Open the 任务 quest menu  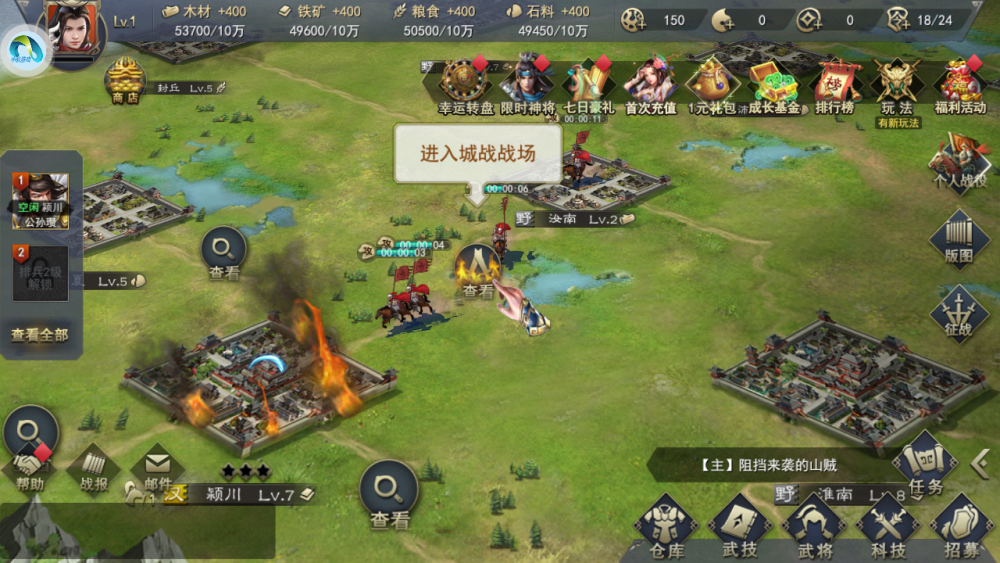point(924,467)
